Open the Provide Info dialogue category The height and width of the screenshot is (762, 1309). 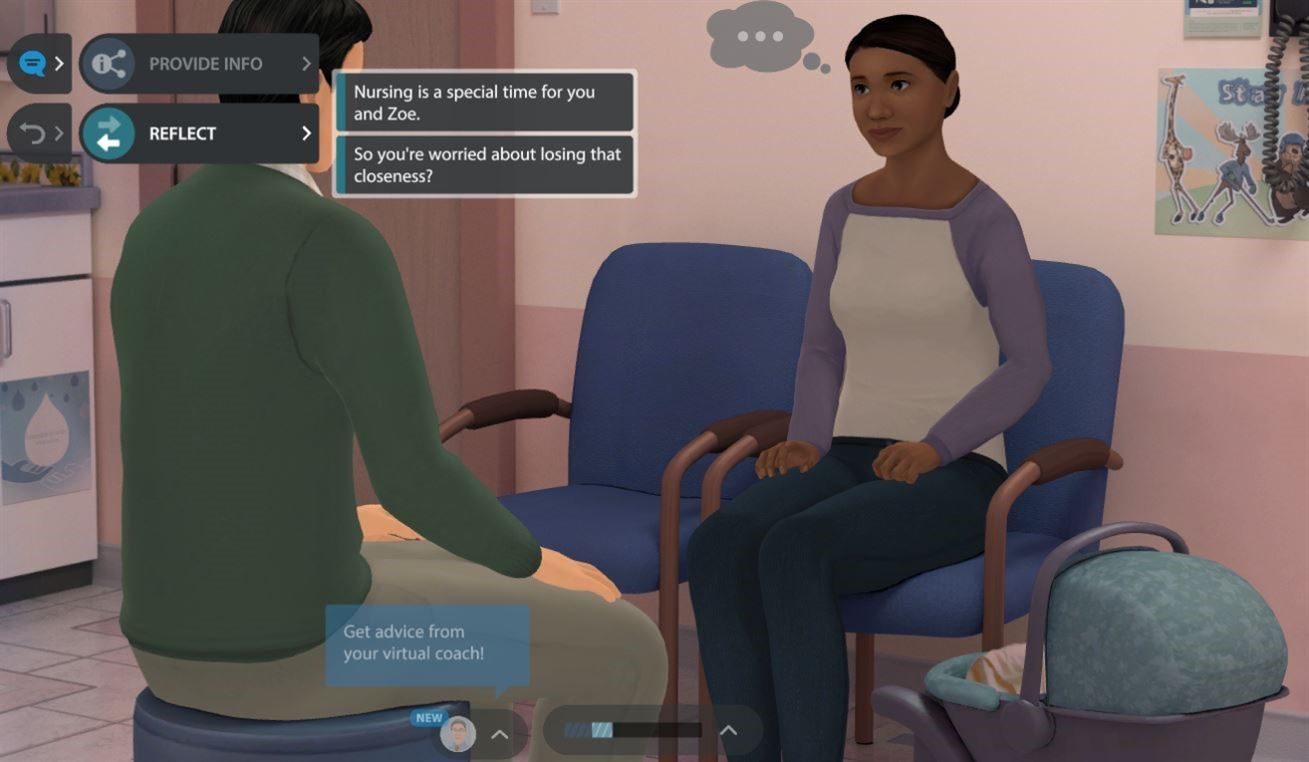199,64
